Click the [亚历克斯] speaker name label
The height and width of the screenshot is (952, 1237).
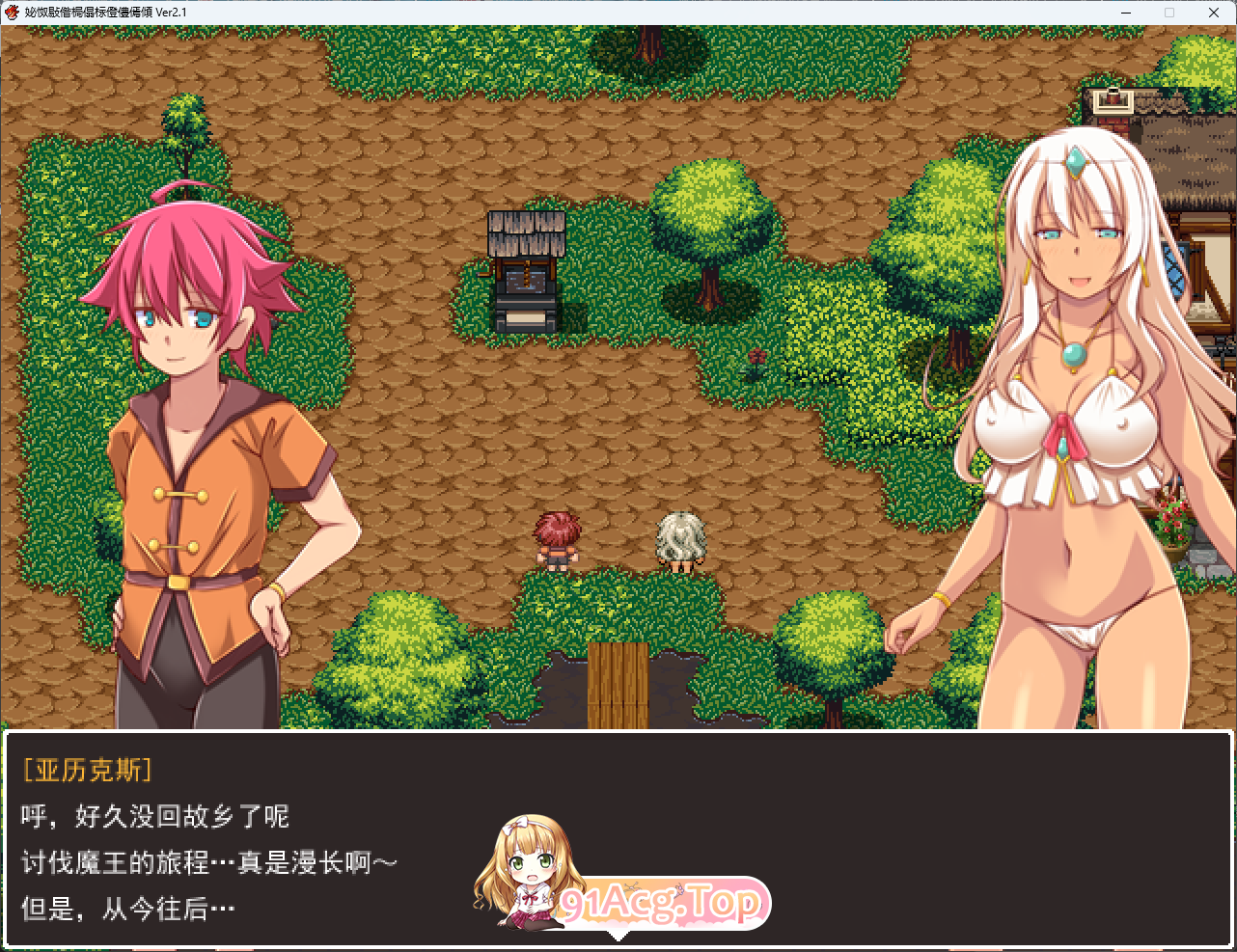[89, 771]
